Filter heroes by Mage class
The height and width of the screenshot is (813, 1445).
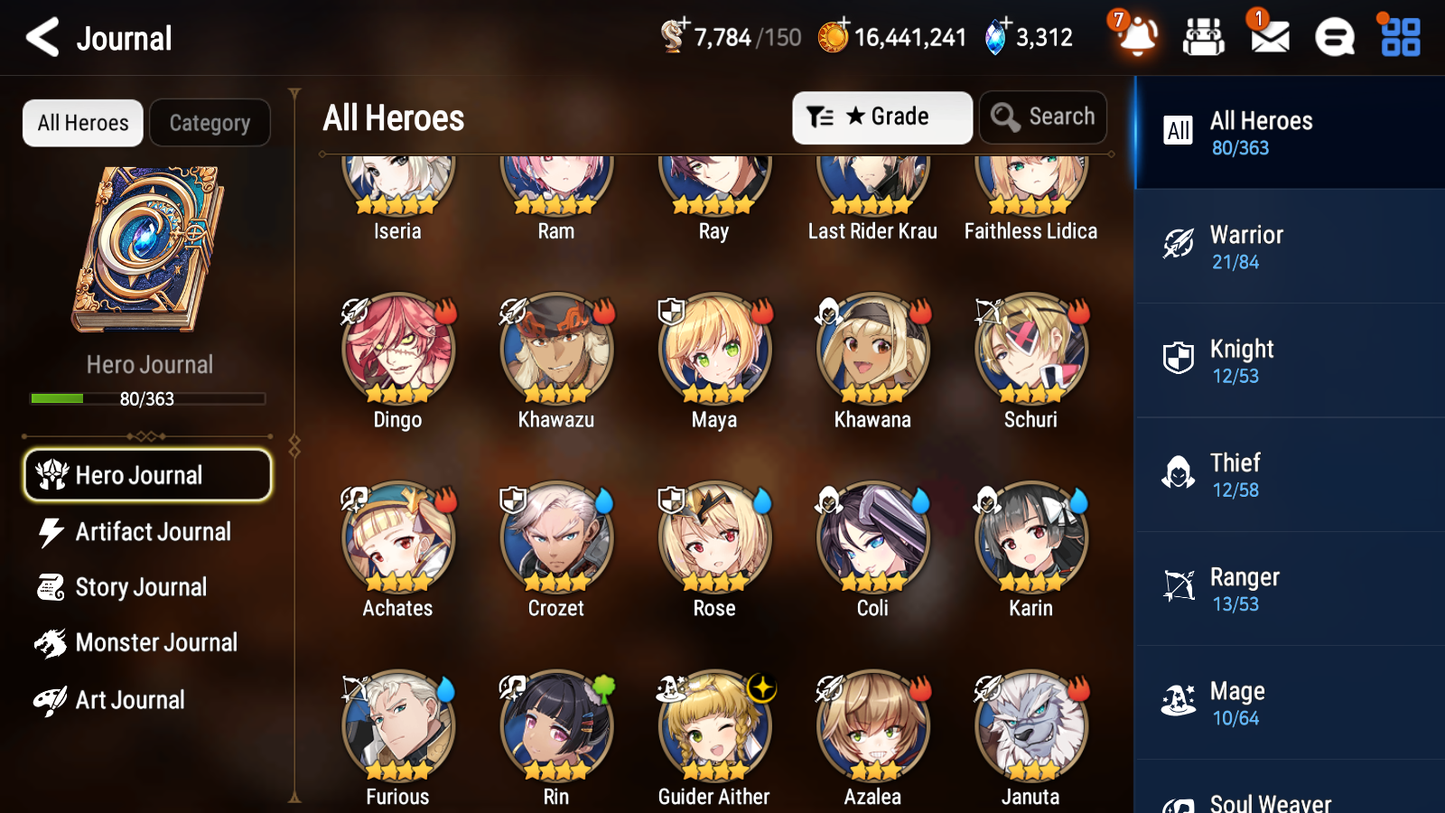1289,702
